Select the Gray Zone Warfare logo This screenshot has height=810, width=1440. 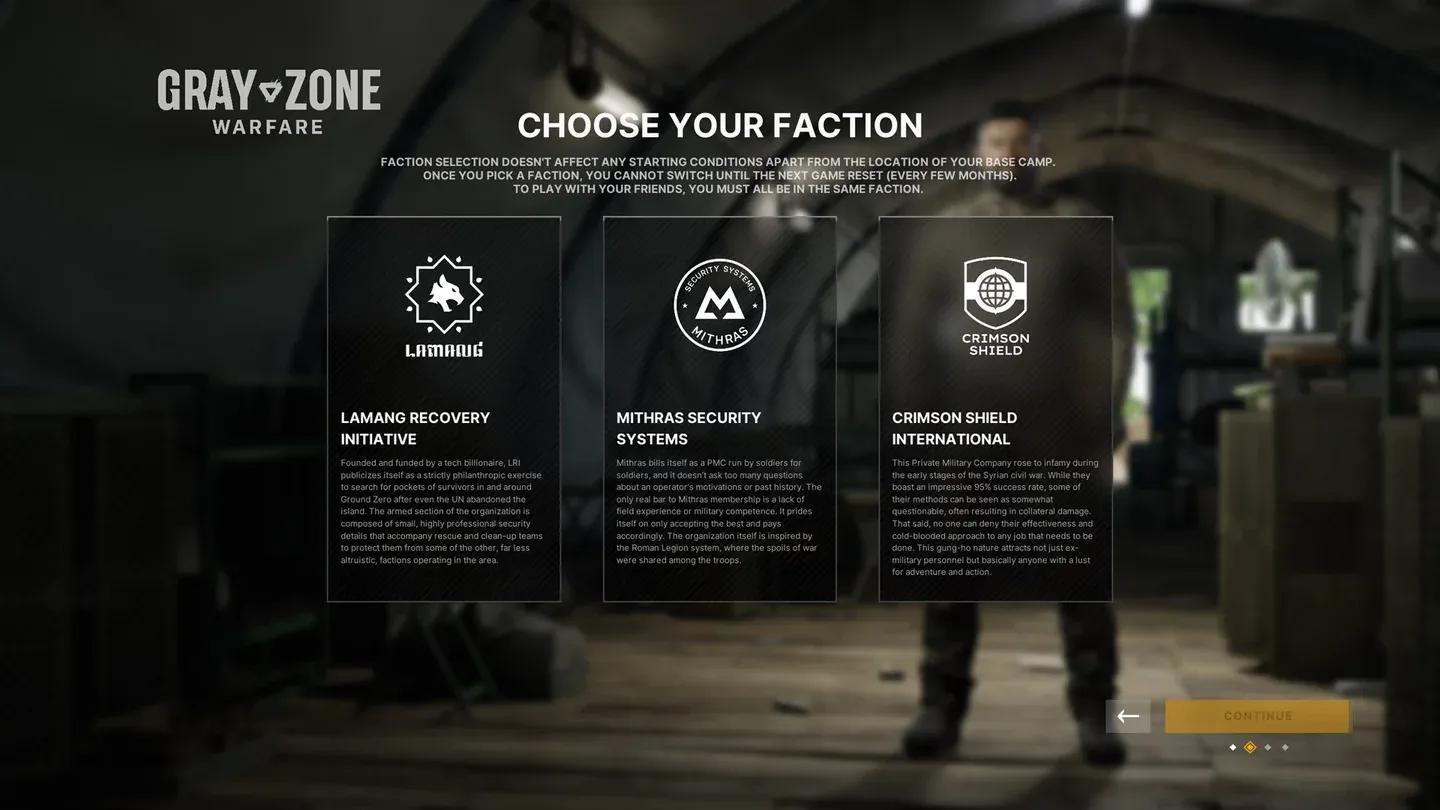268,95
